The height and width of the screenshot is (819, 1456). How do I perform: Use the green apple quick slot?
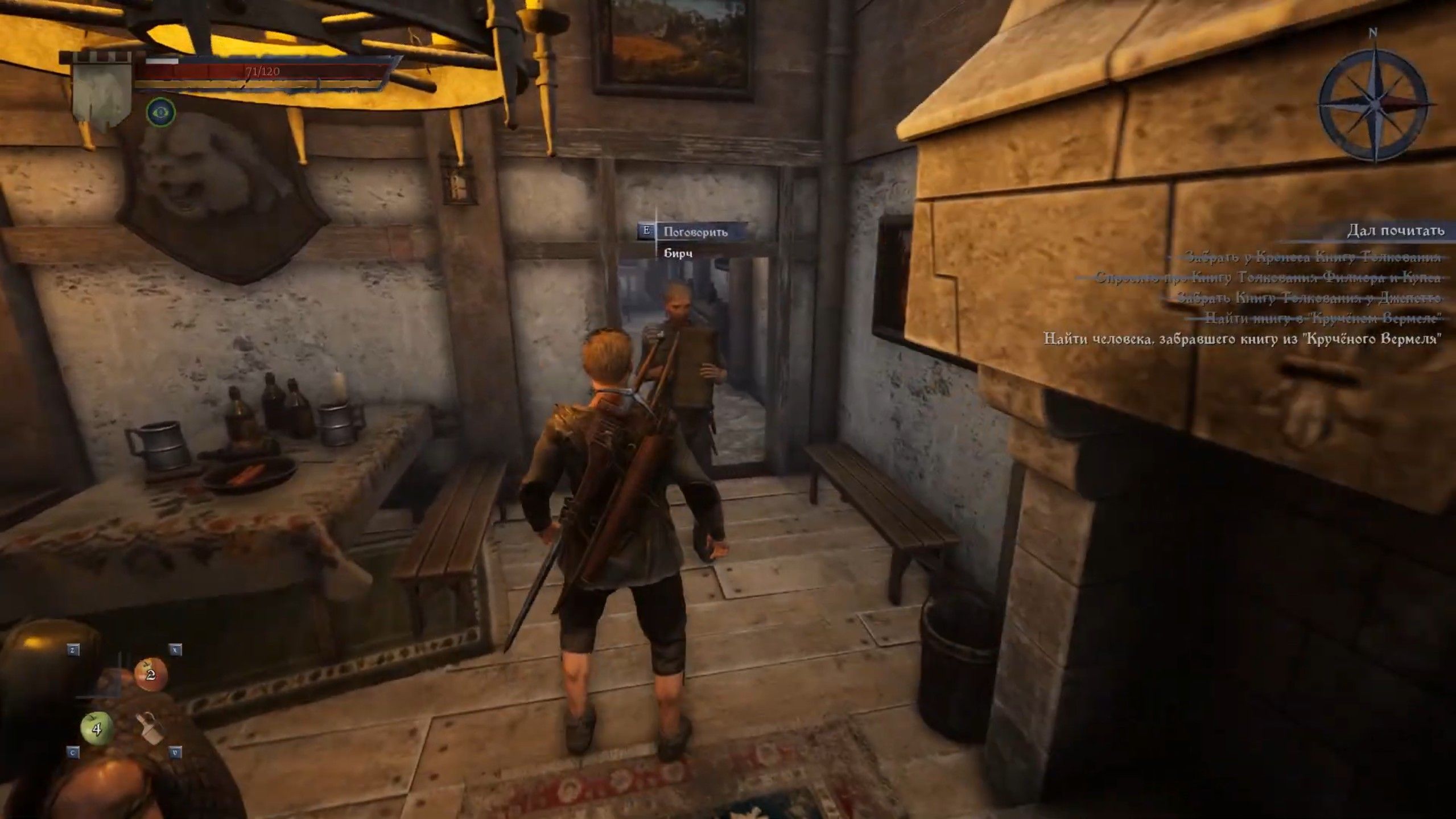(x=96, y=729)
